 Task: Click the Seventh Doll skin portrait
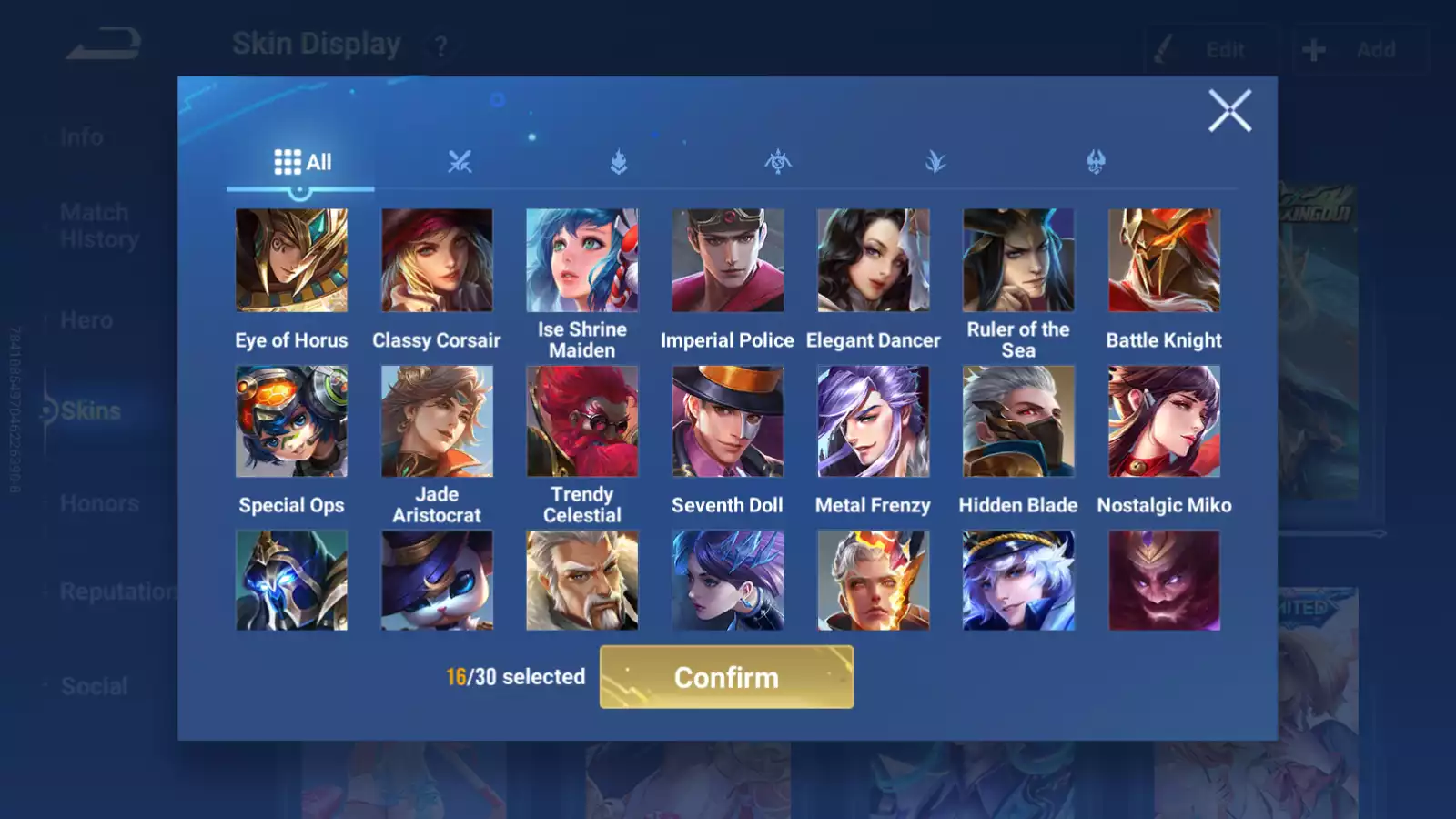(727, 420)
